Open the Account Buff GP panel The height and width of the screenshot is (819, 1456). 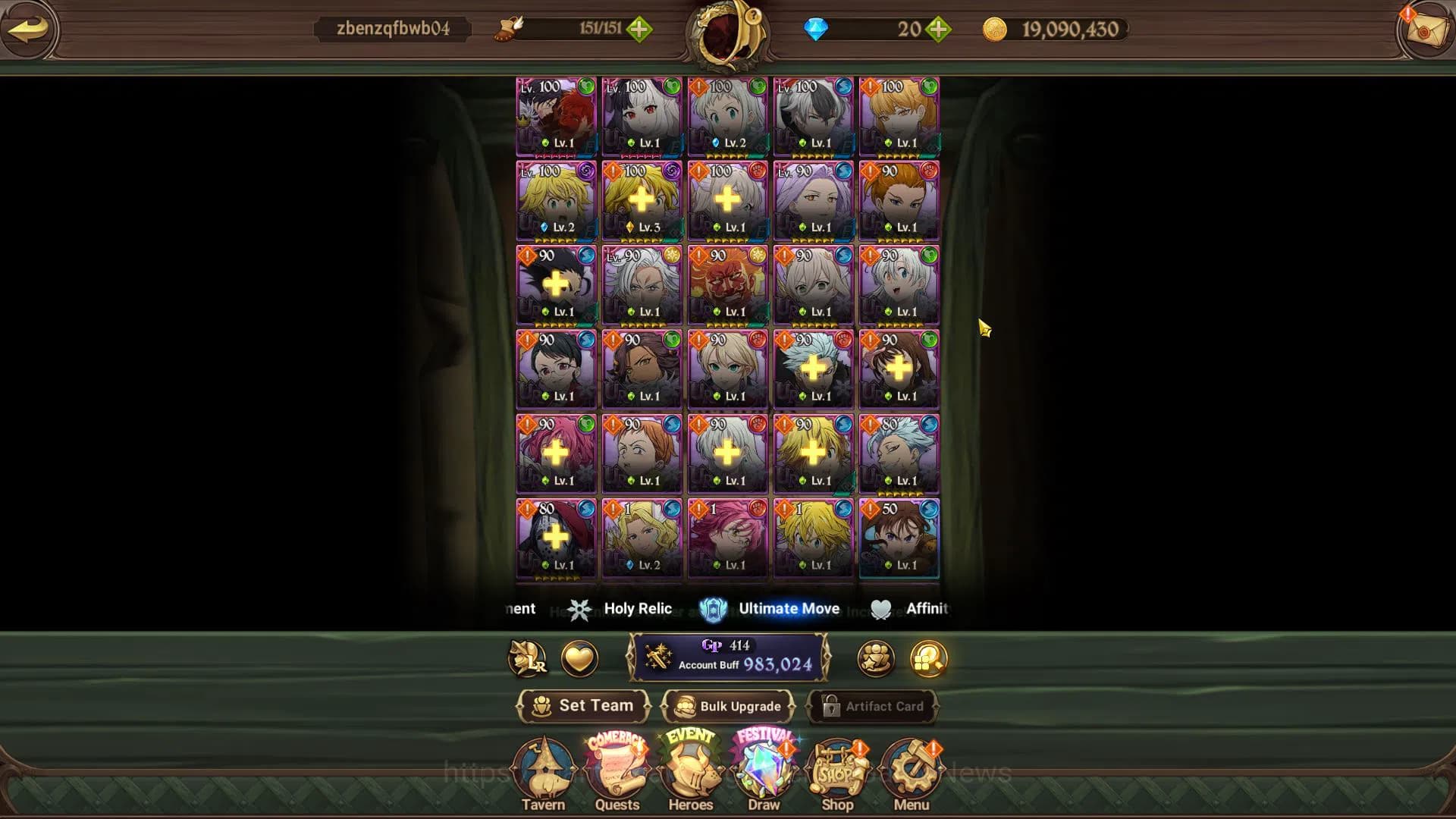coord(728,657)
